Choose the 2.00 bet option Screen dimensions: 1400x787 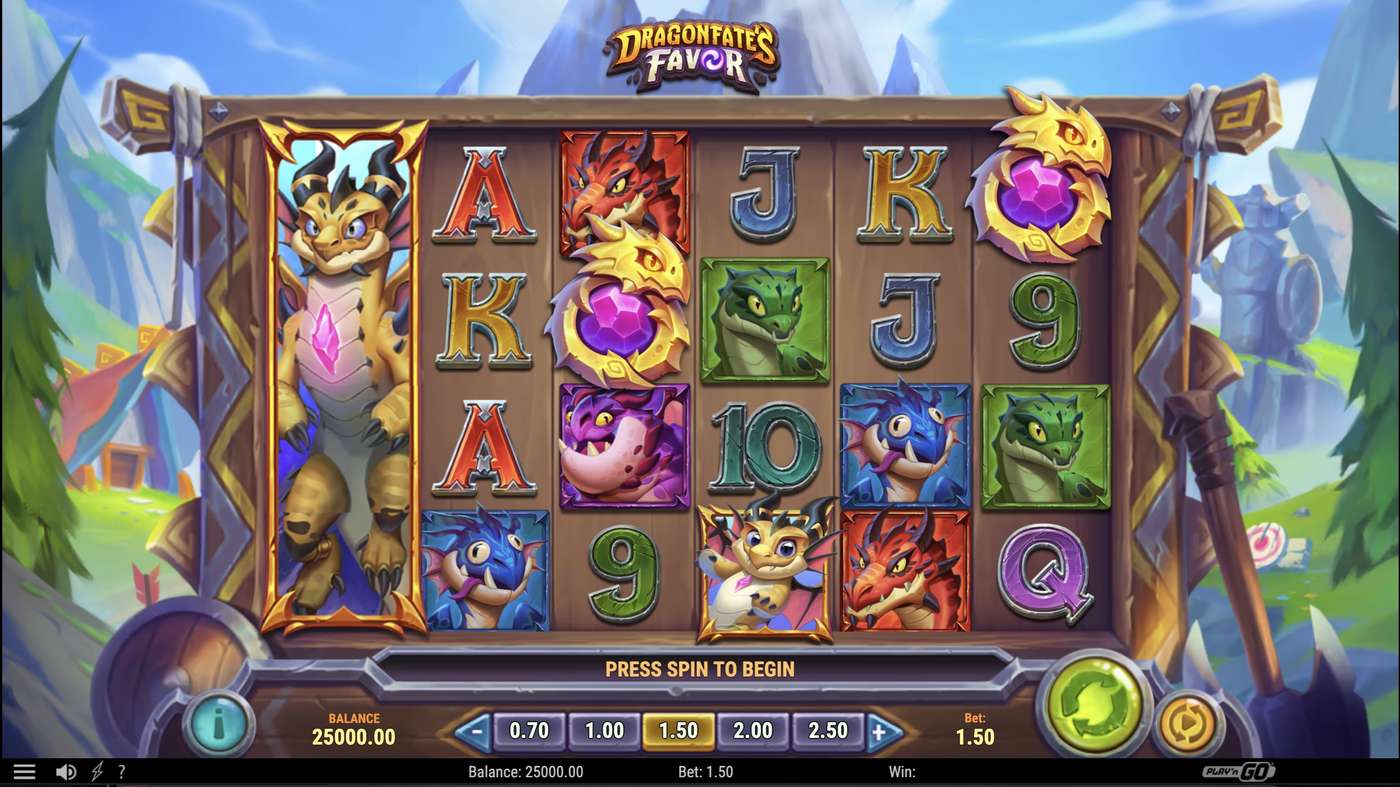coord(752,731)
